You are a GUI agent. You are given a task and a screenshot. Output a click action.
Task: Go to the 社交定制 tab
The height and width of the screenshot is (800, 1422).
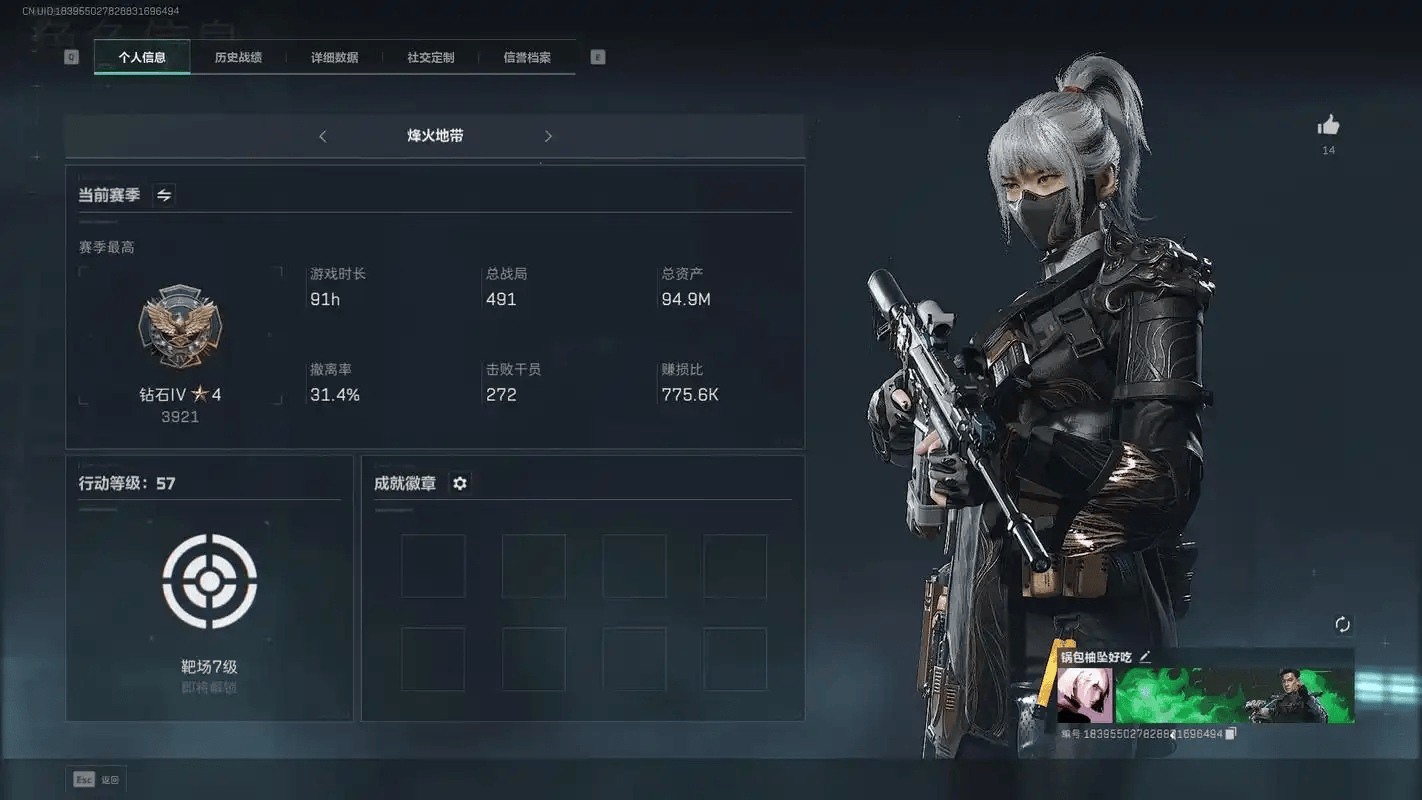(x=431, y=58)
